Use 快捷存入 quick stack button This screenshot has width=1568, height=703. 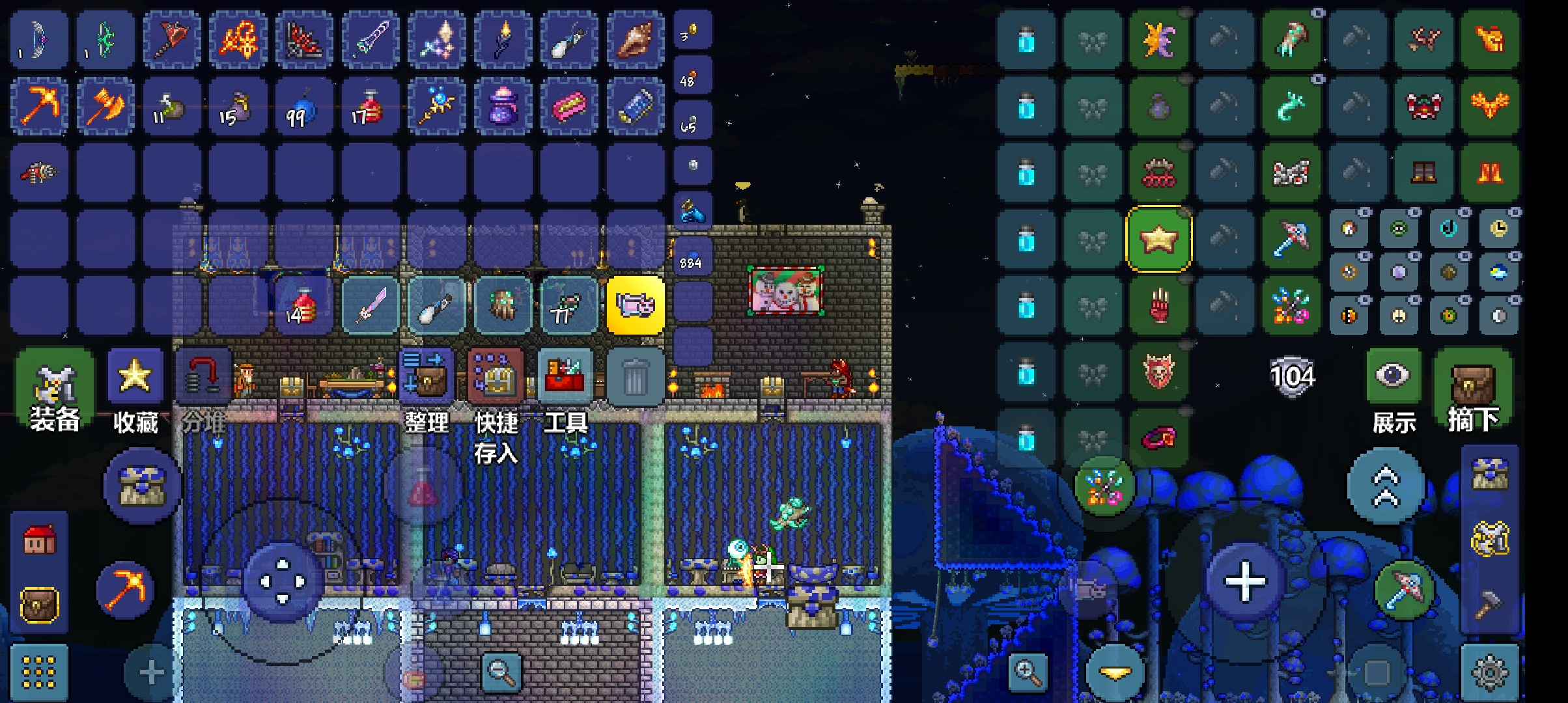coord(496,376)
